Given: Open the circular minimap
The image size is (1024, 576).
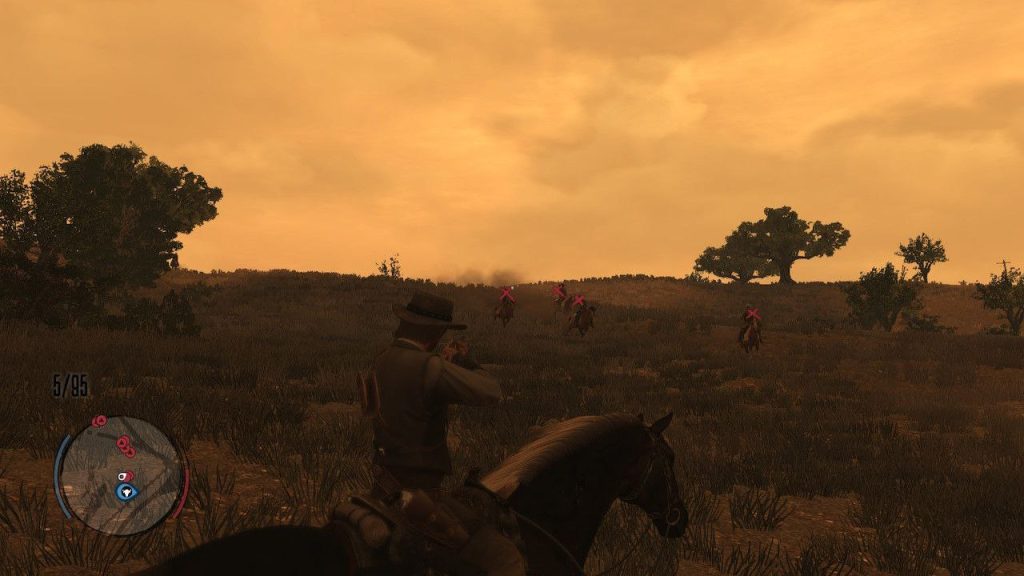Looking at the screenshot, I should click(121, 475).
